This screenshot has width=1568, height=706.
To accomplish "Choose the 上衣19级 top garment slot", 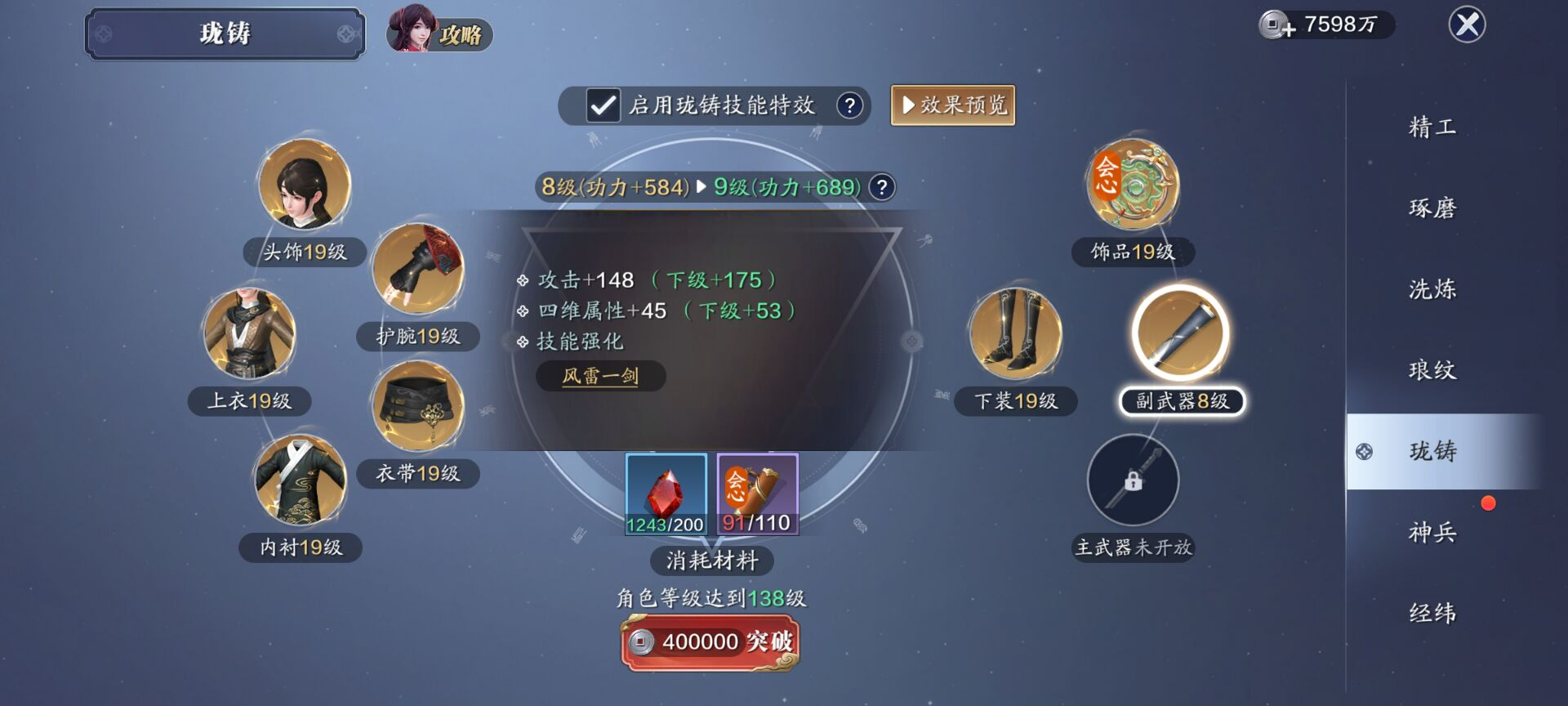I will 249,334.
